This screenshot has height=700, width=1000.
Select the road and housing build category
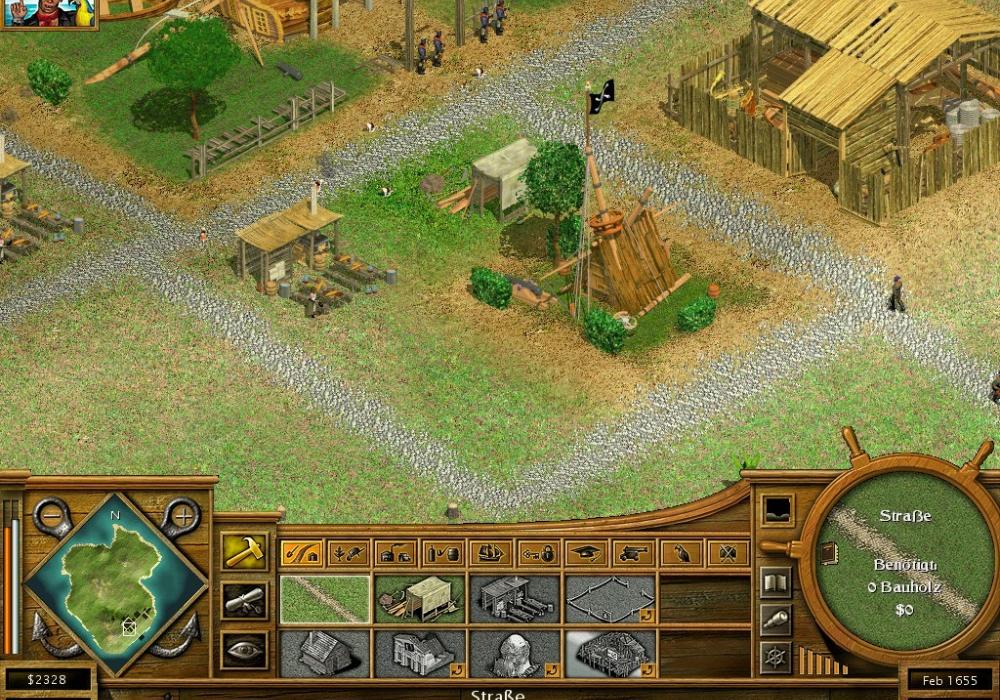tap(299, 552)
